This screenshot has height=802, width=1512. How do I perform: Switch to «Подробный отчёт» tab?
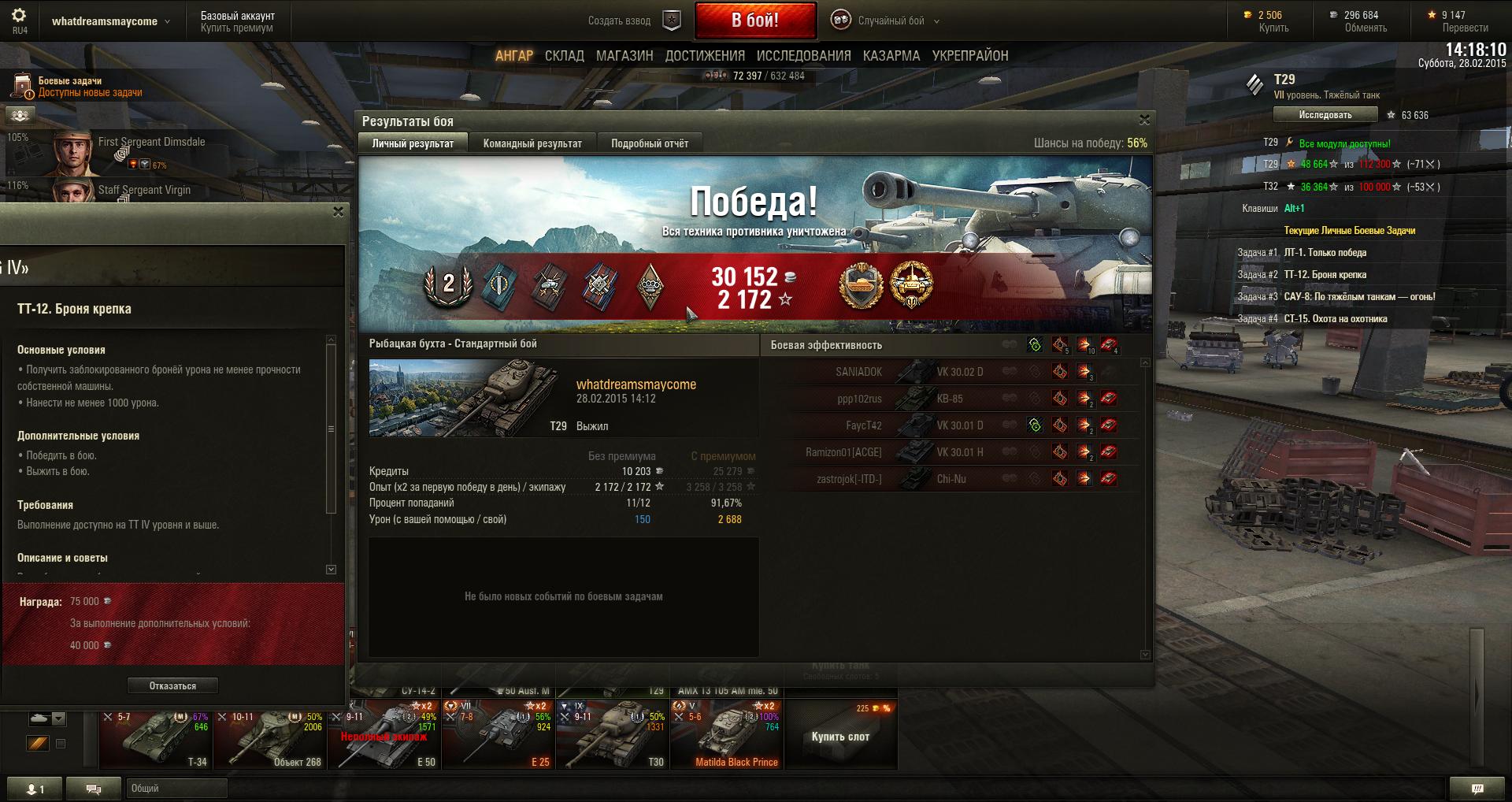point(649,143)
